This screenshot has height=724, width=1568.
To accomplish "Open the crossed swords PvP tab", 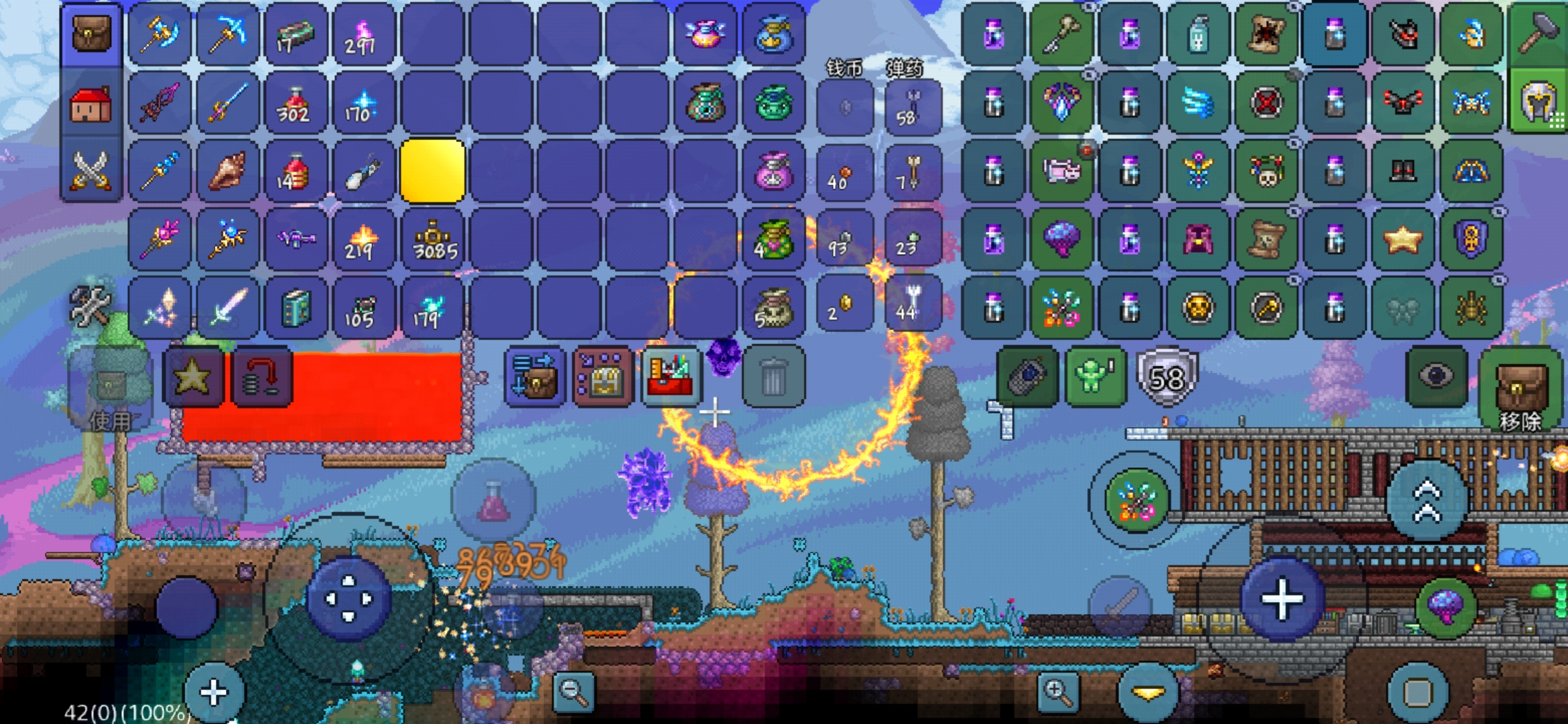I will click(x=91, y=170).
